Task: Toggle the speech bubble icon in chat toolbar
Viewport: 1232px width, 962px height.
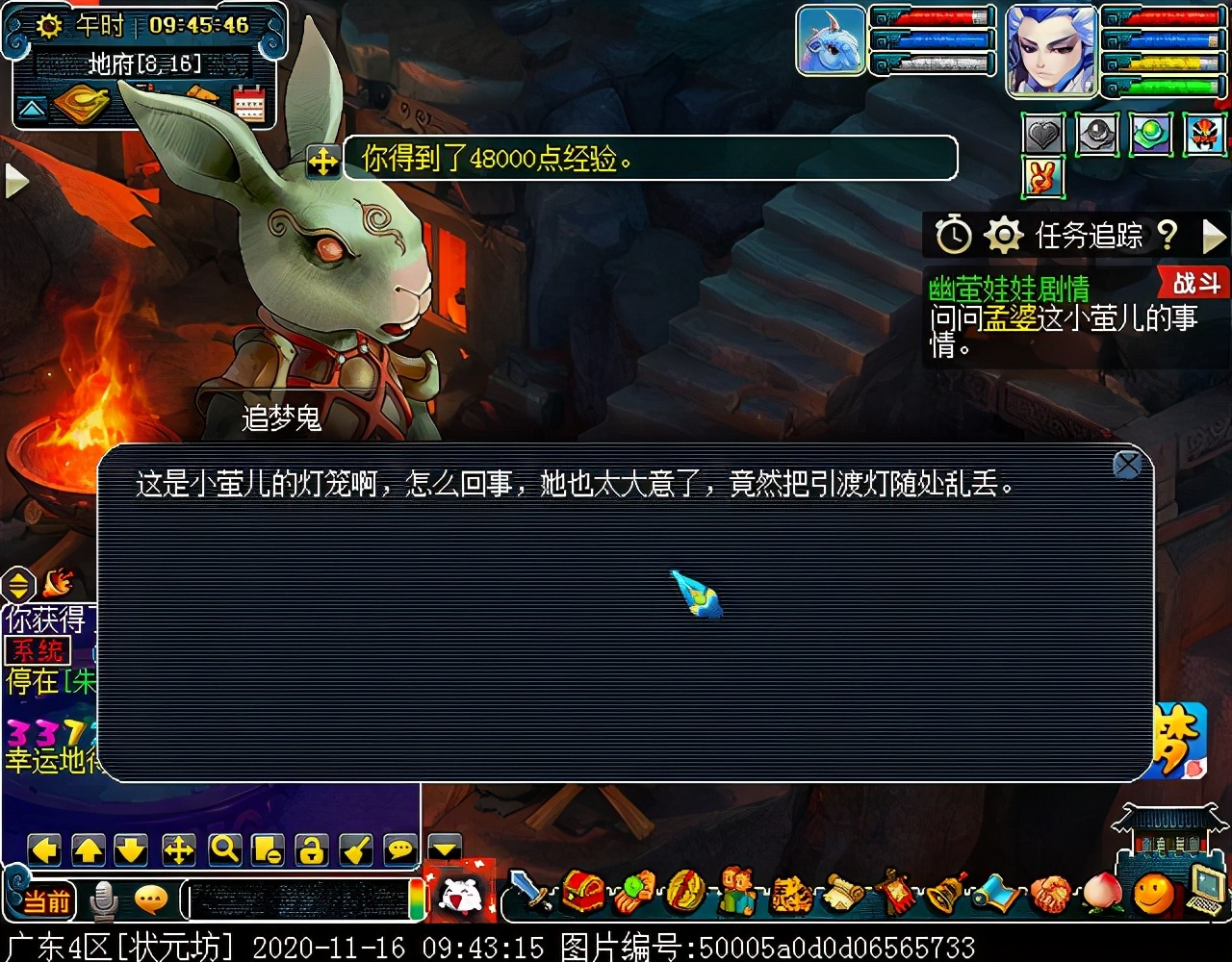Action: [x=398, y=850]
